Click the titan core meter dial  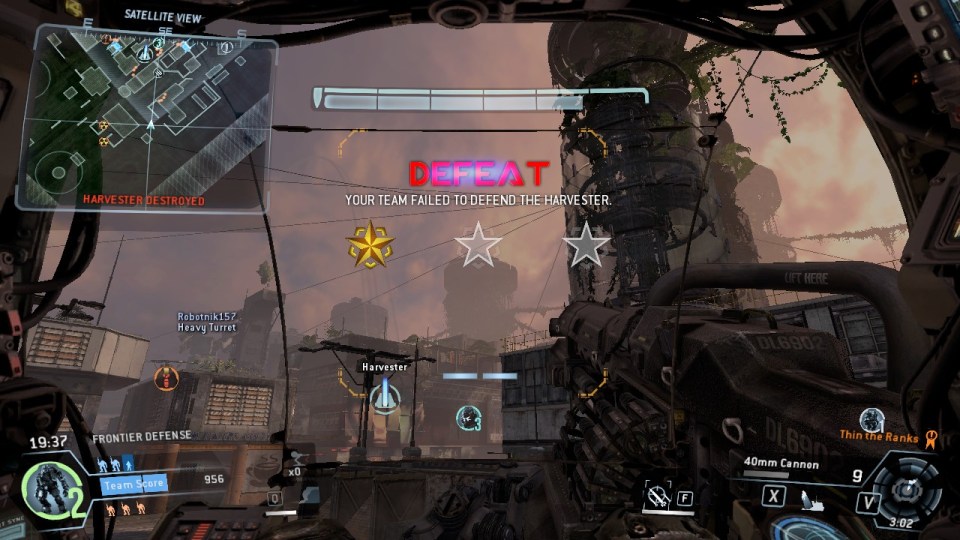click(x=908, y=492)
